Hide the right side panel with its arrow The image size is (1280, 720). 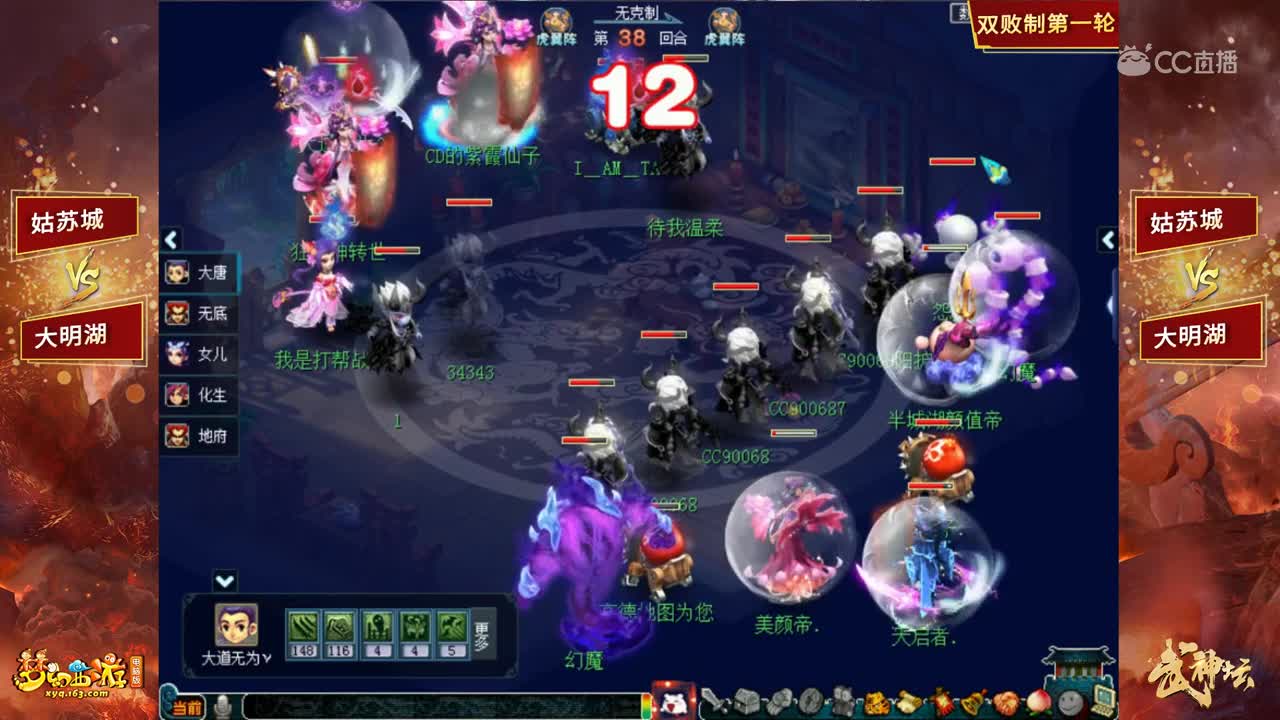click(x=1106, y=240)
